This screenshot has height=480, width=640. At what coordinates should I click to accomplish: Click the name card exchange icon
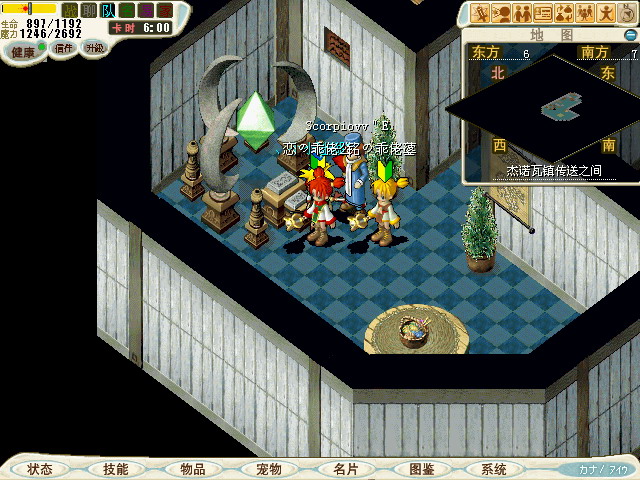[543, 13]
